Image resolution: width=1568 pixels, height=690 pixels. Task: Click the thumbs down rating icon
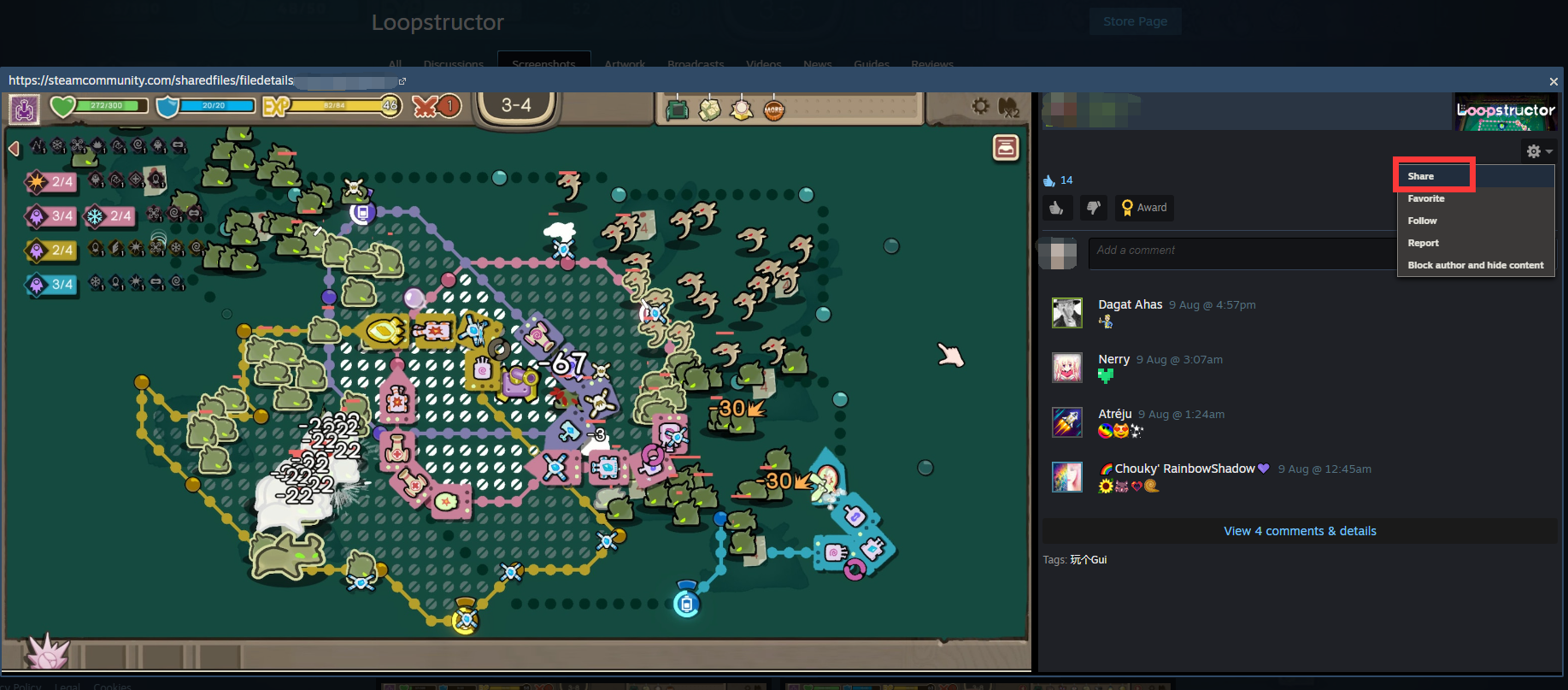(x=1094, y=207)
